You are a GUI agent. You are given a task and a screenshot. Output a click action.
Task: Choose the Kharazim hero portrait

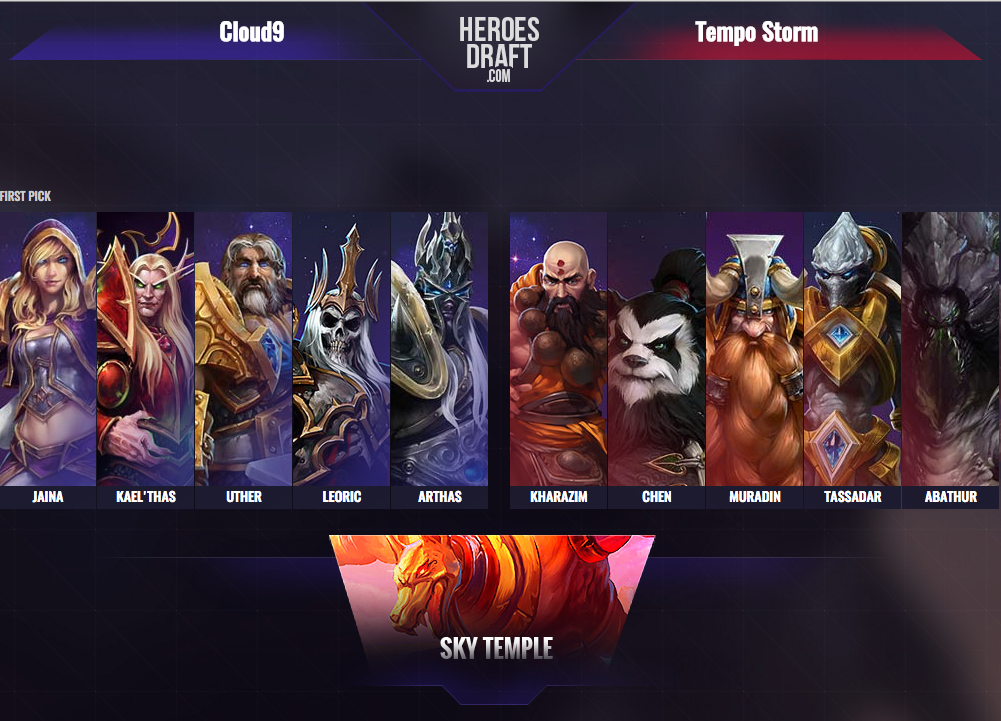[x=558, y=350]
